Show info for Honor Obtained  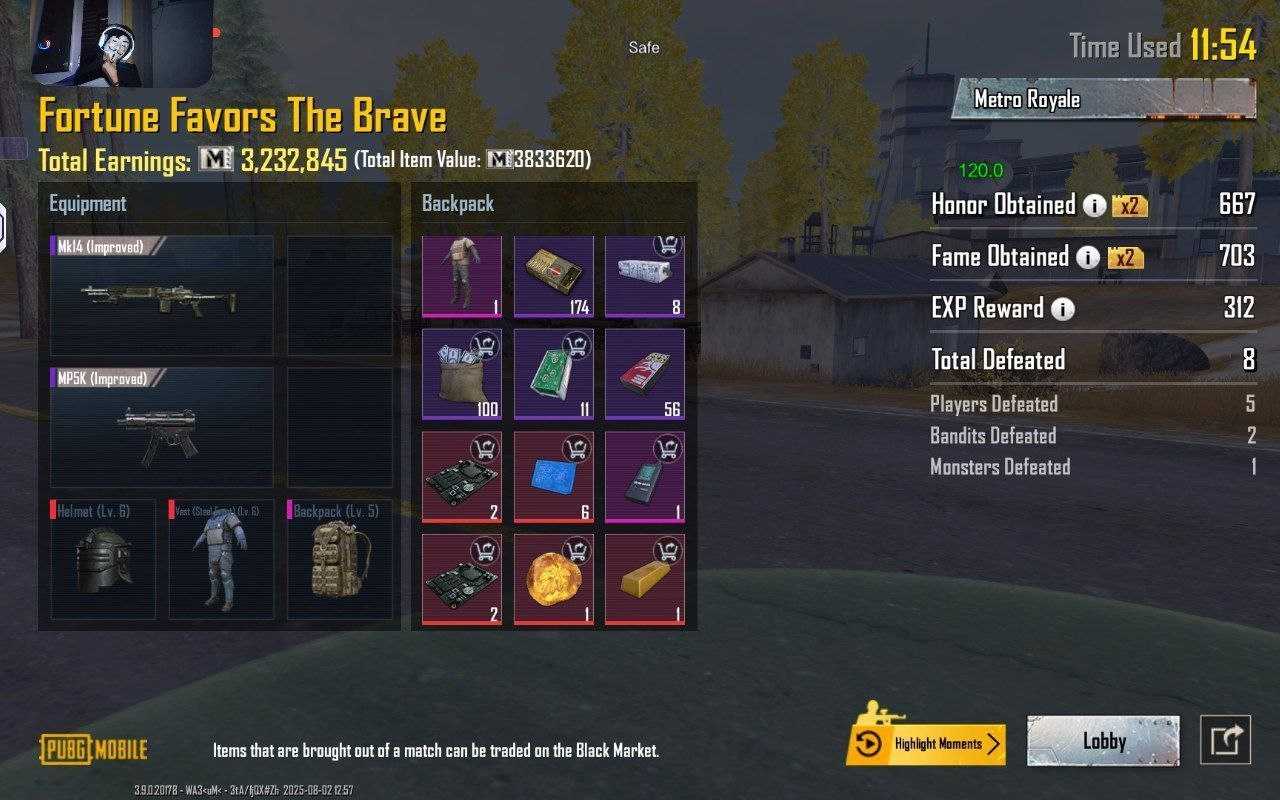[1095, 206]
